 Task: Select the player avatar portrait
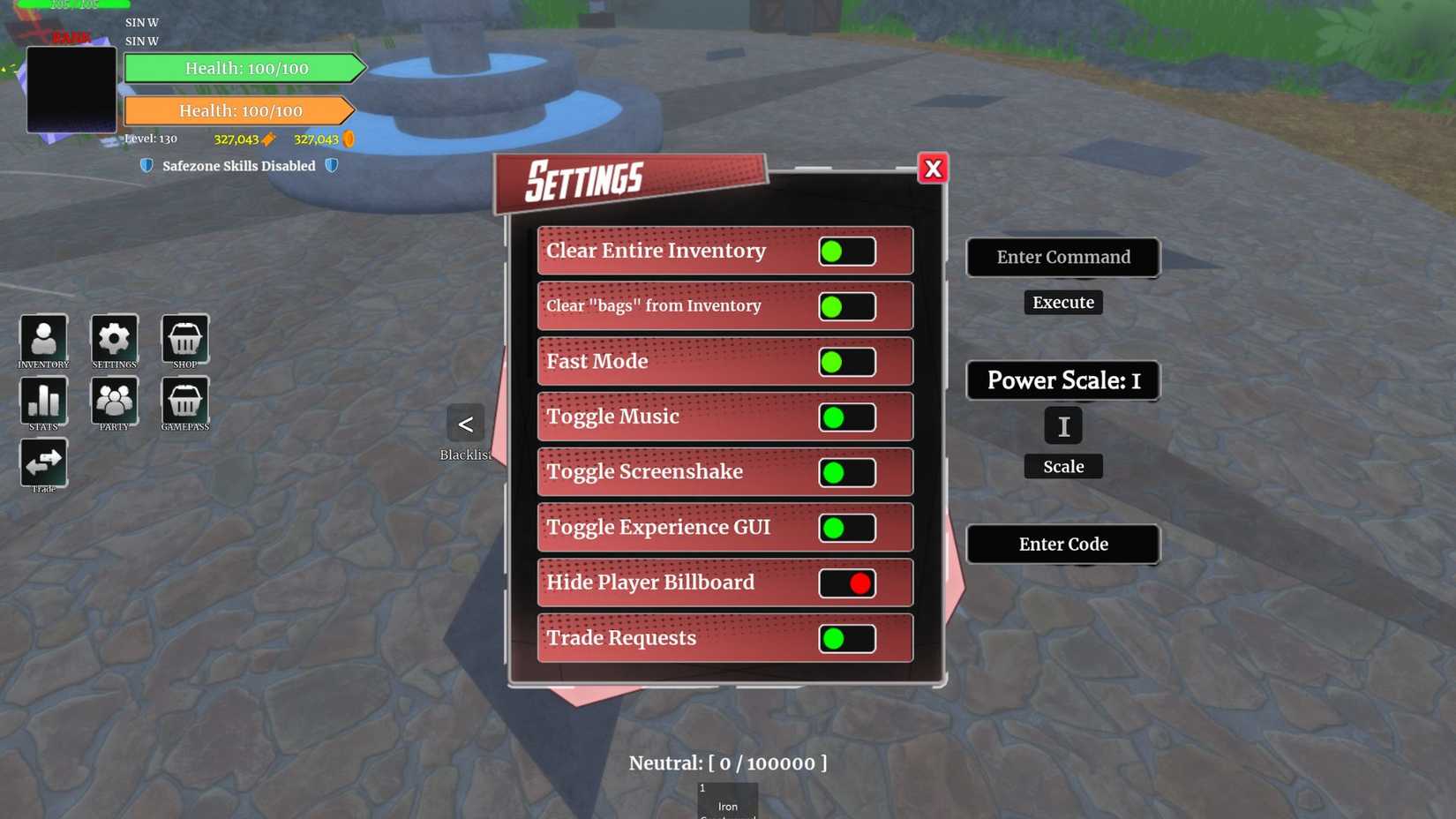71,88
